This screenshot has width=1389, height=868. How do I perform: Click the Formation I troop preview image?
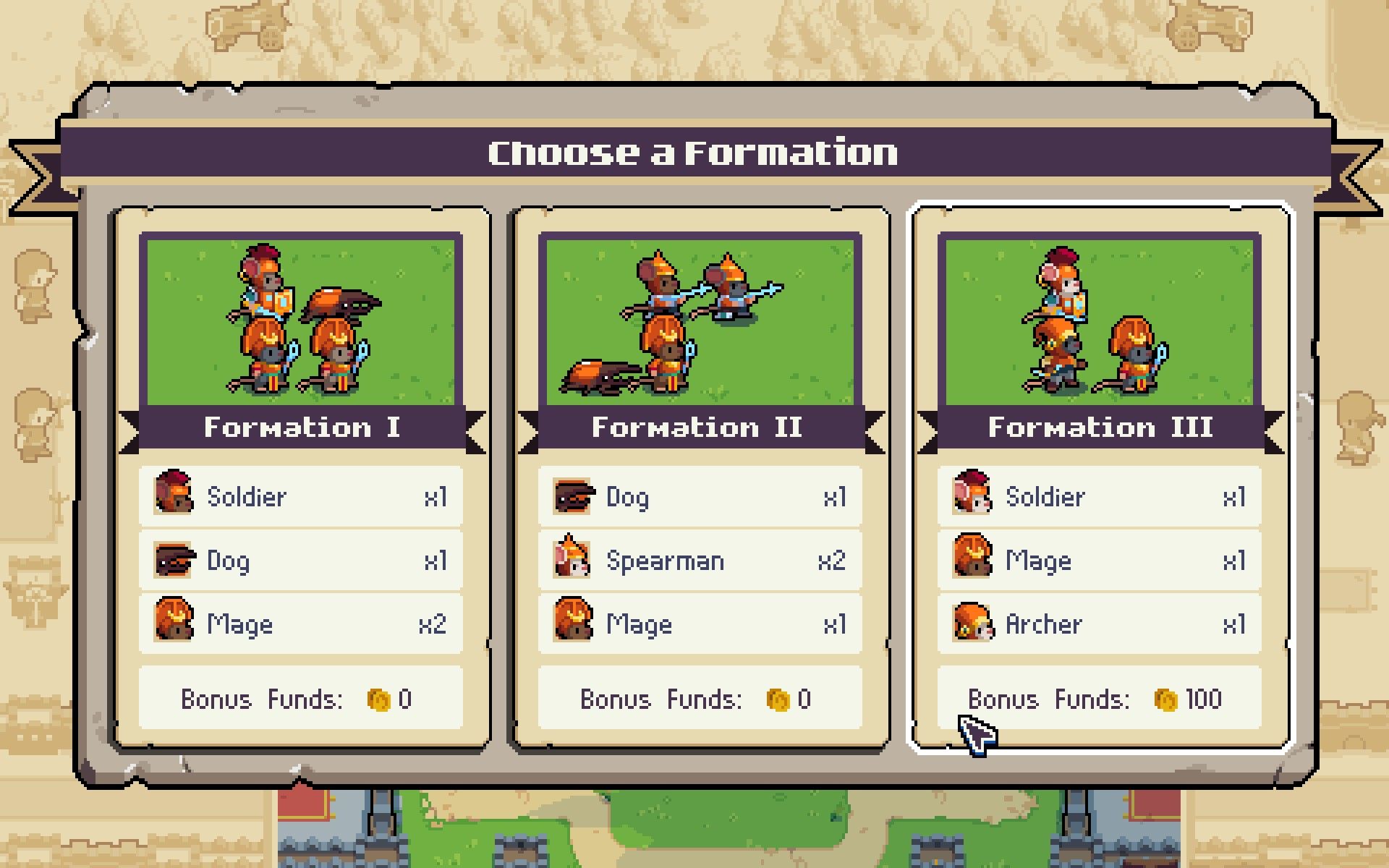pos(302,318)
